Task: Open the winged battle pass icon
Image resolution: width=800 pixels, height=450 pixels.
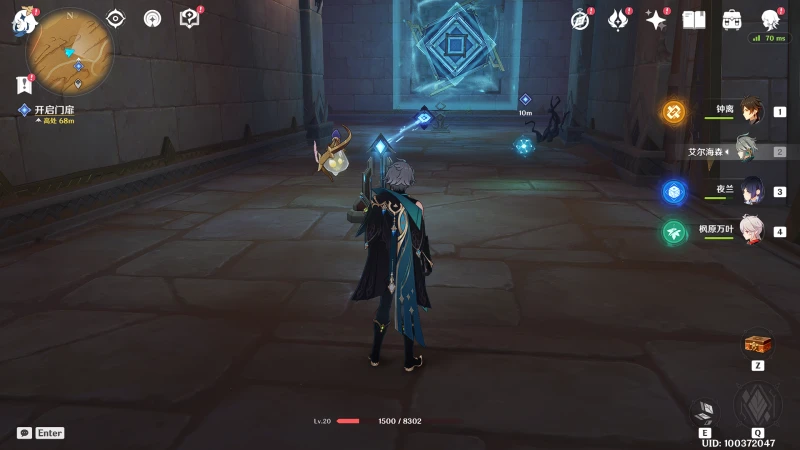Action: (x=618, y=19)
